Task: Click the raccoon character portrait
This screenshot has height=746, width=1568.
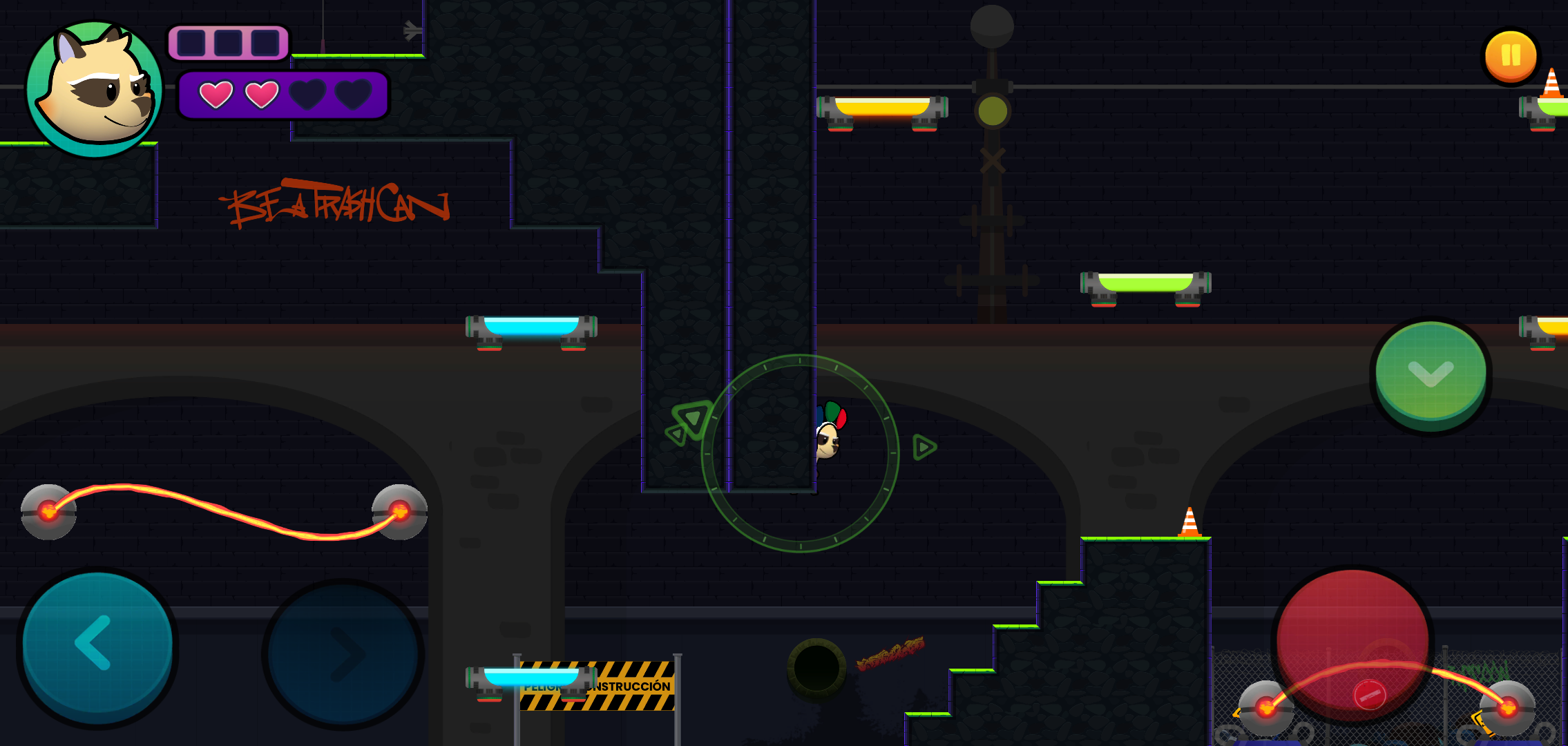Action: pos(95,88)
